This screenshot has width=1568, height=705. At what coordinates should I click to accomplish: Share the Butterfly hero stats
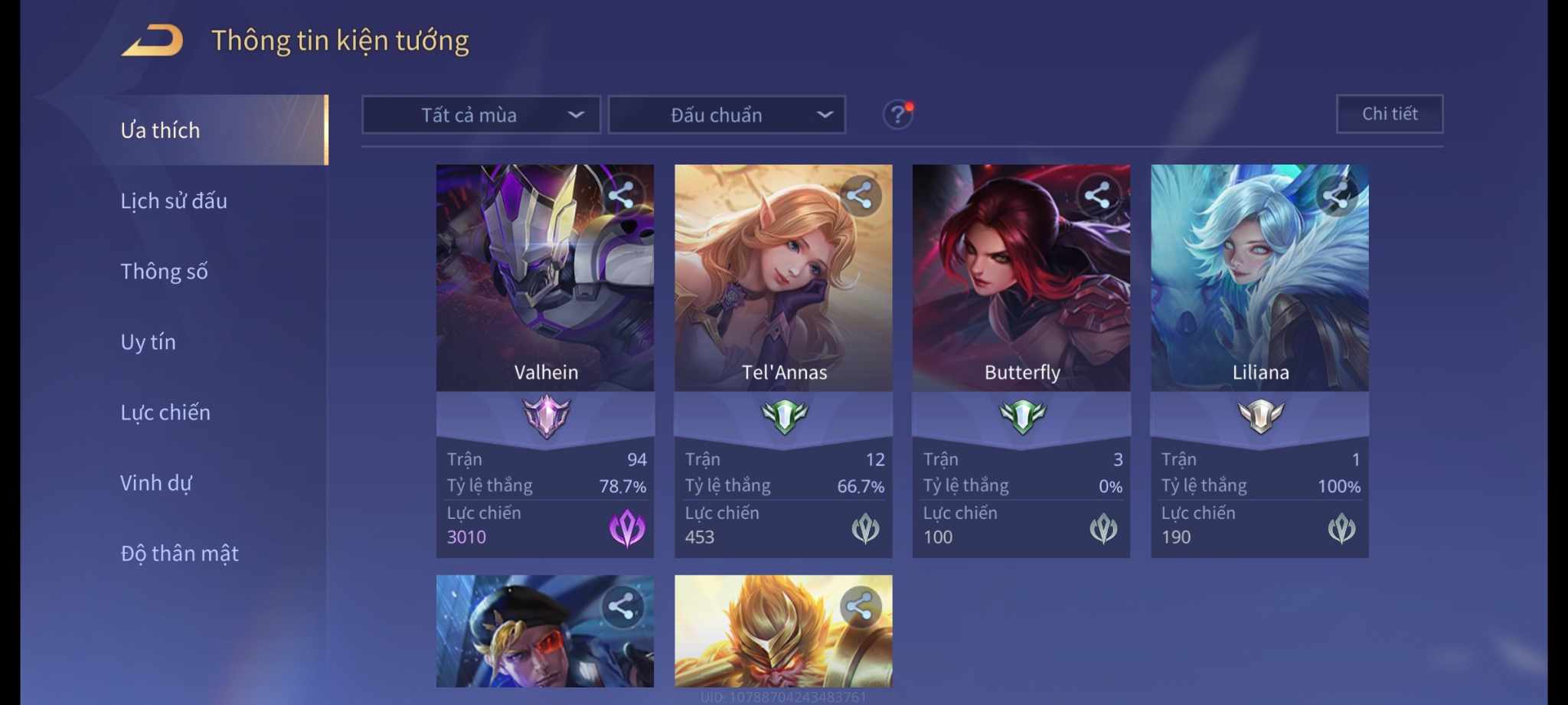click(x=1097, y=195)
